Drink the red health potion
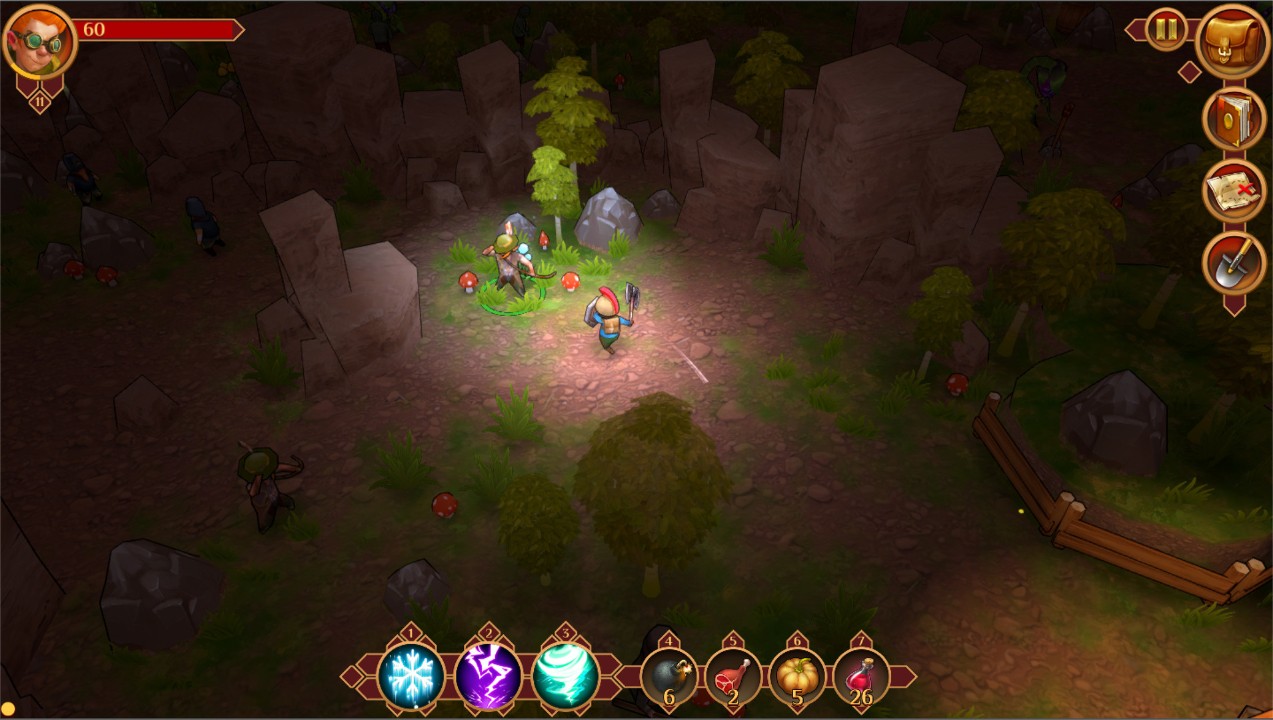 coord(861,677)
